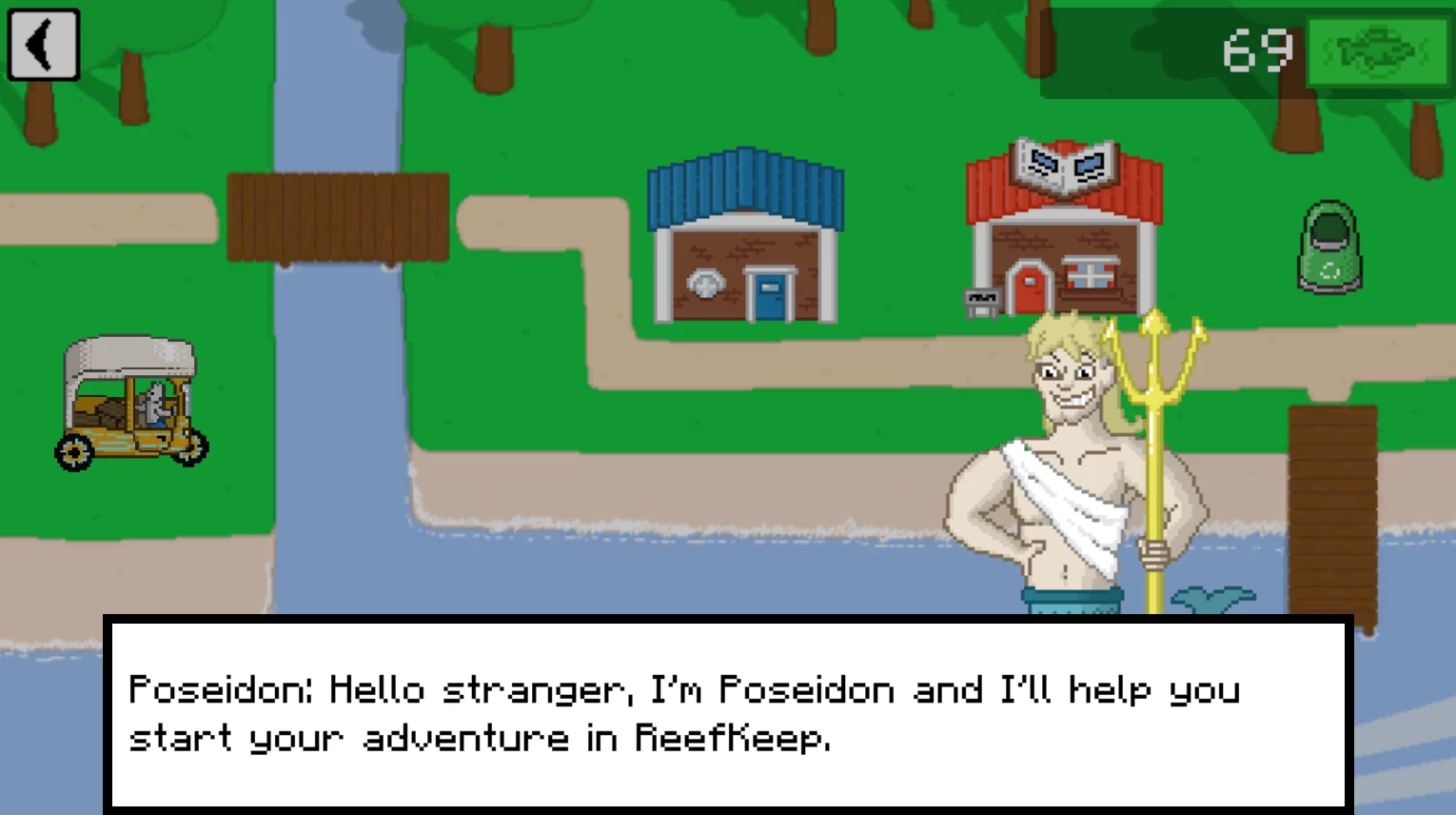Cross the wooden bridge over the river
This screenshot has width=1456, height=815.
(x=338, y=214)
